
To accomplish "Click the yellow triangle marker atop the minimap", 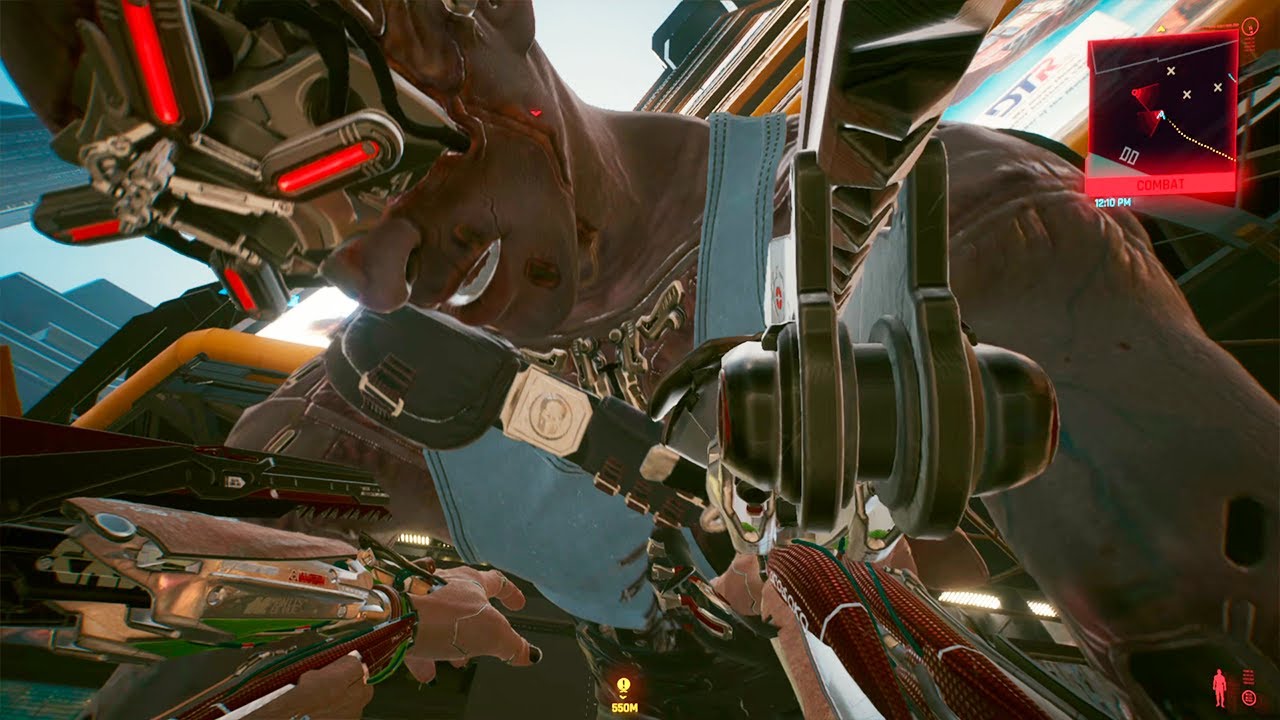I will click(x=1161, y=28).
